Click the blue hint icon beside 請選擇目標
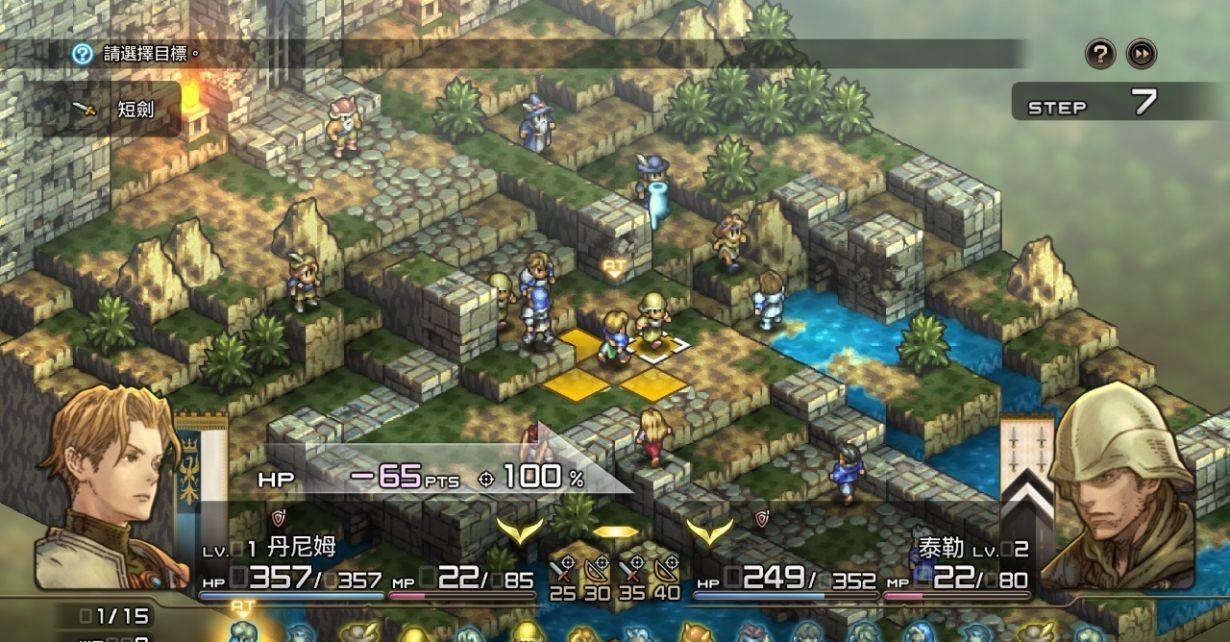The image size is (1230, 642). (82, 53)
